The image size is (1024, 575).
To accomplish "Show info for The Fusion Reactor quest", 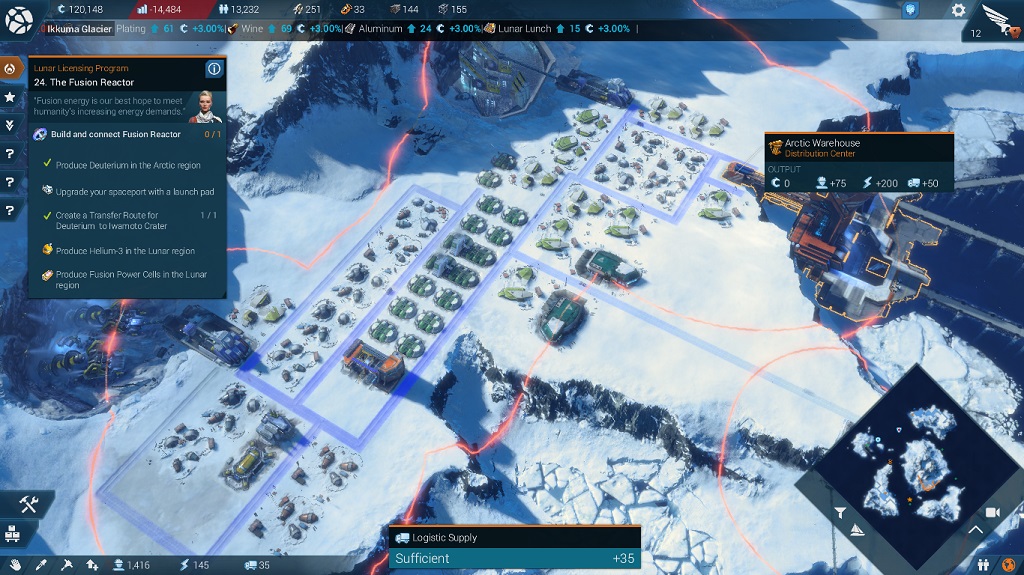I will coord(213,69).
